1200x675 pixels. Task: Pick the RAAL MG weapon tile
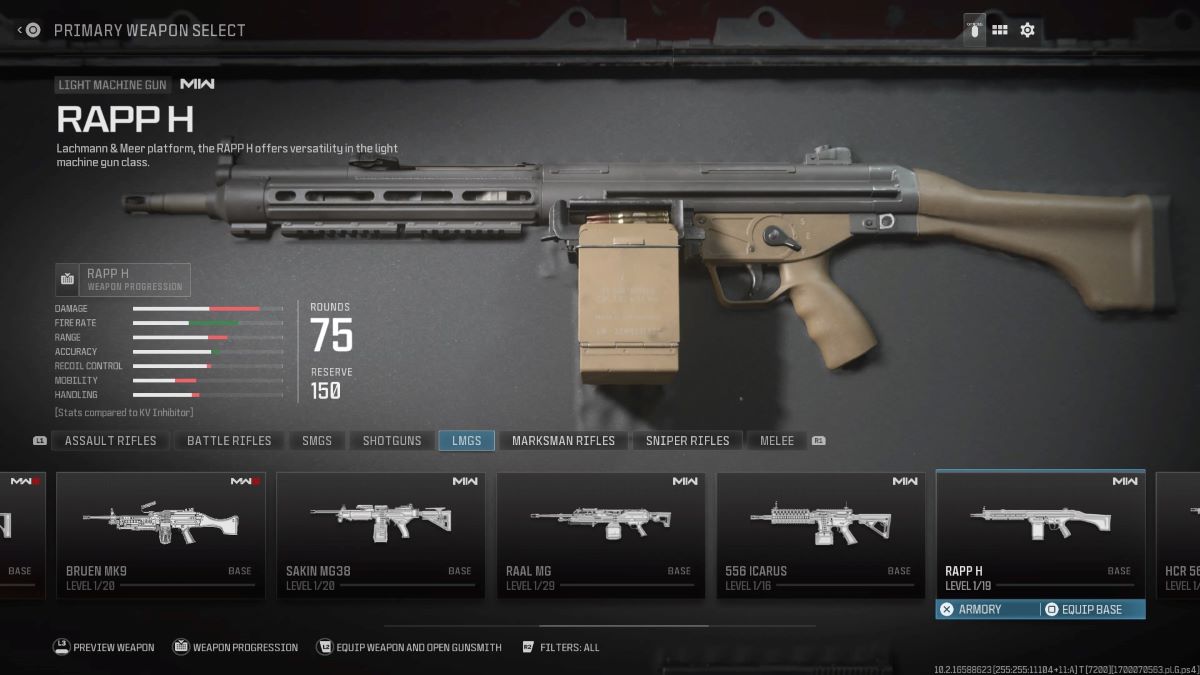coord(601,535)
